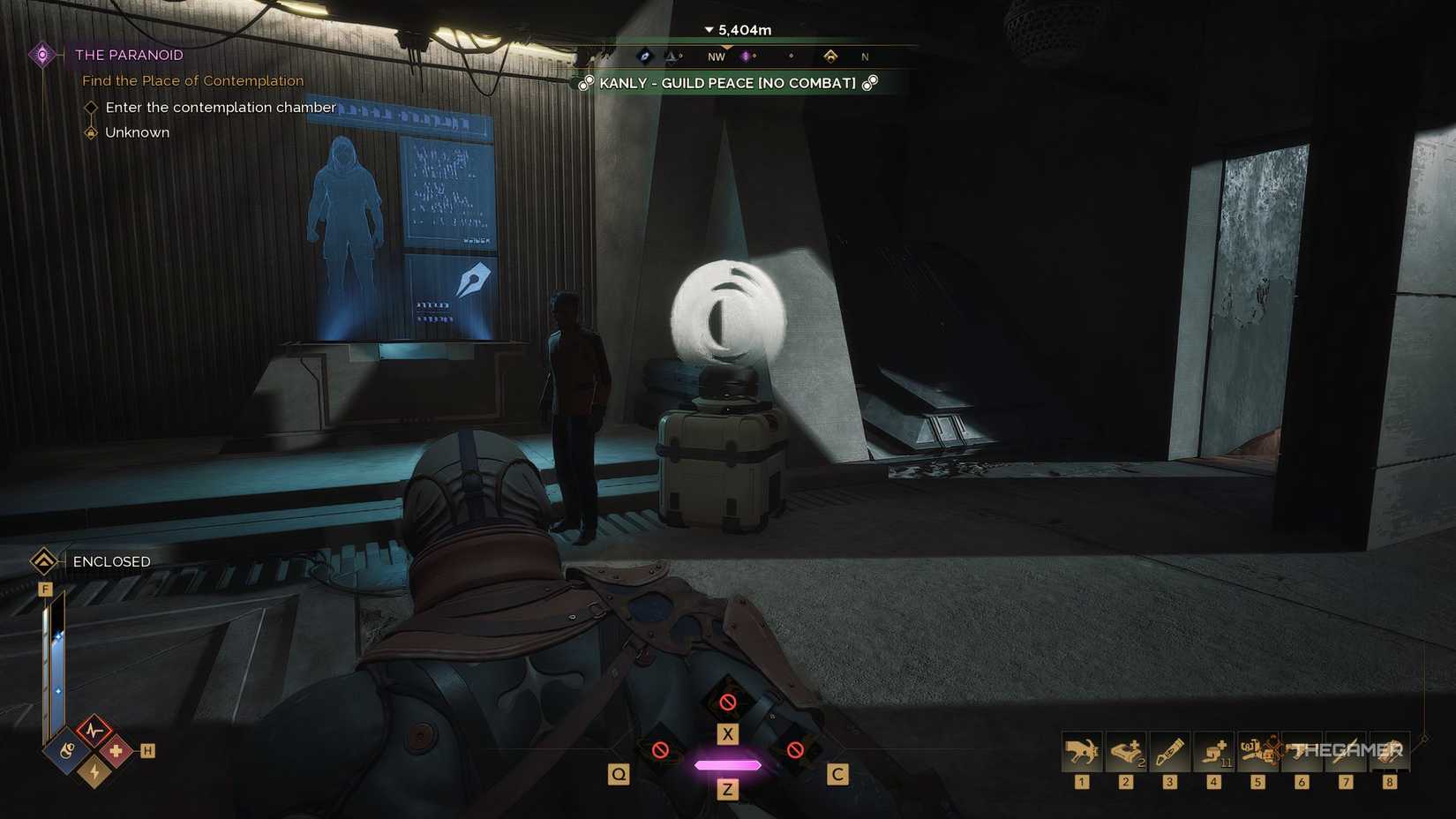Click the purple THE PARANOID quest icon

click(x=41, y=55)
